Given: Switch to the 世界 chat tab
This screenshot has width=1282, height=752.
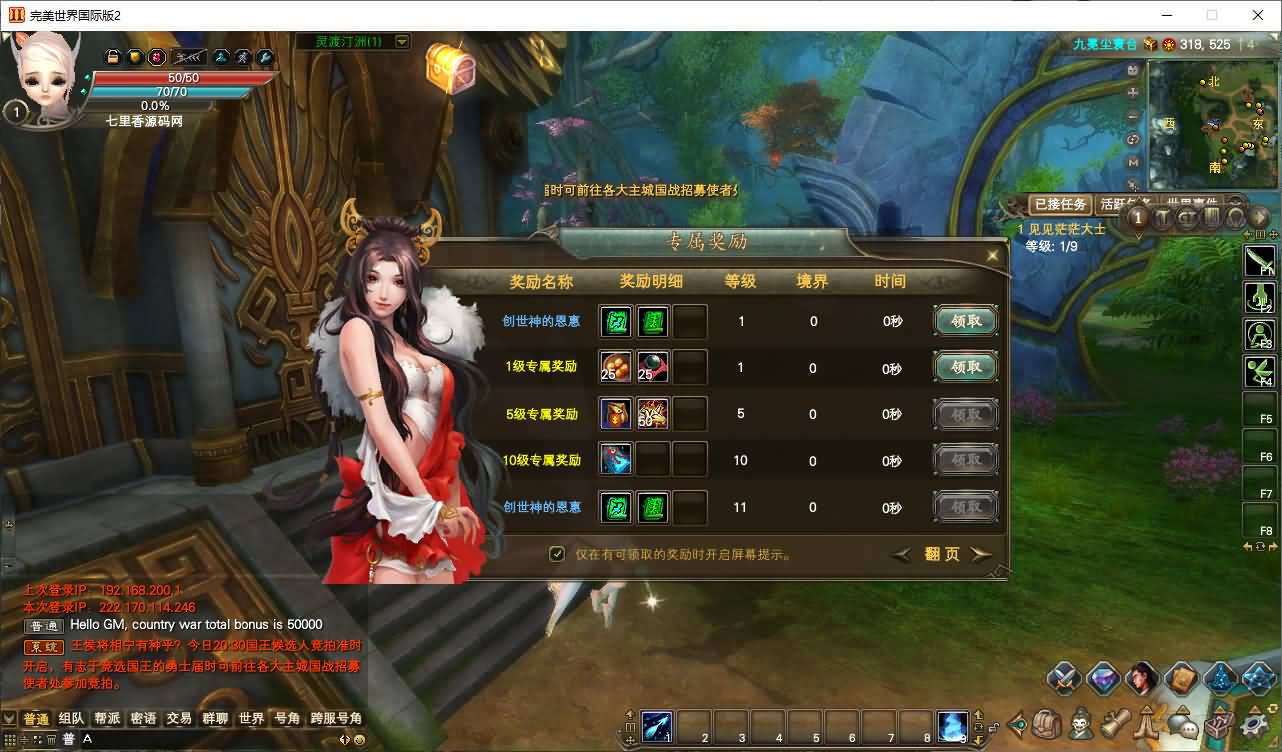Looking at the screenshot, I should (x=250, y=717).
